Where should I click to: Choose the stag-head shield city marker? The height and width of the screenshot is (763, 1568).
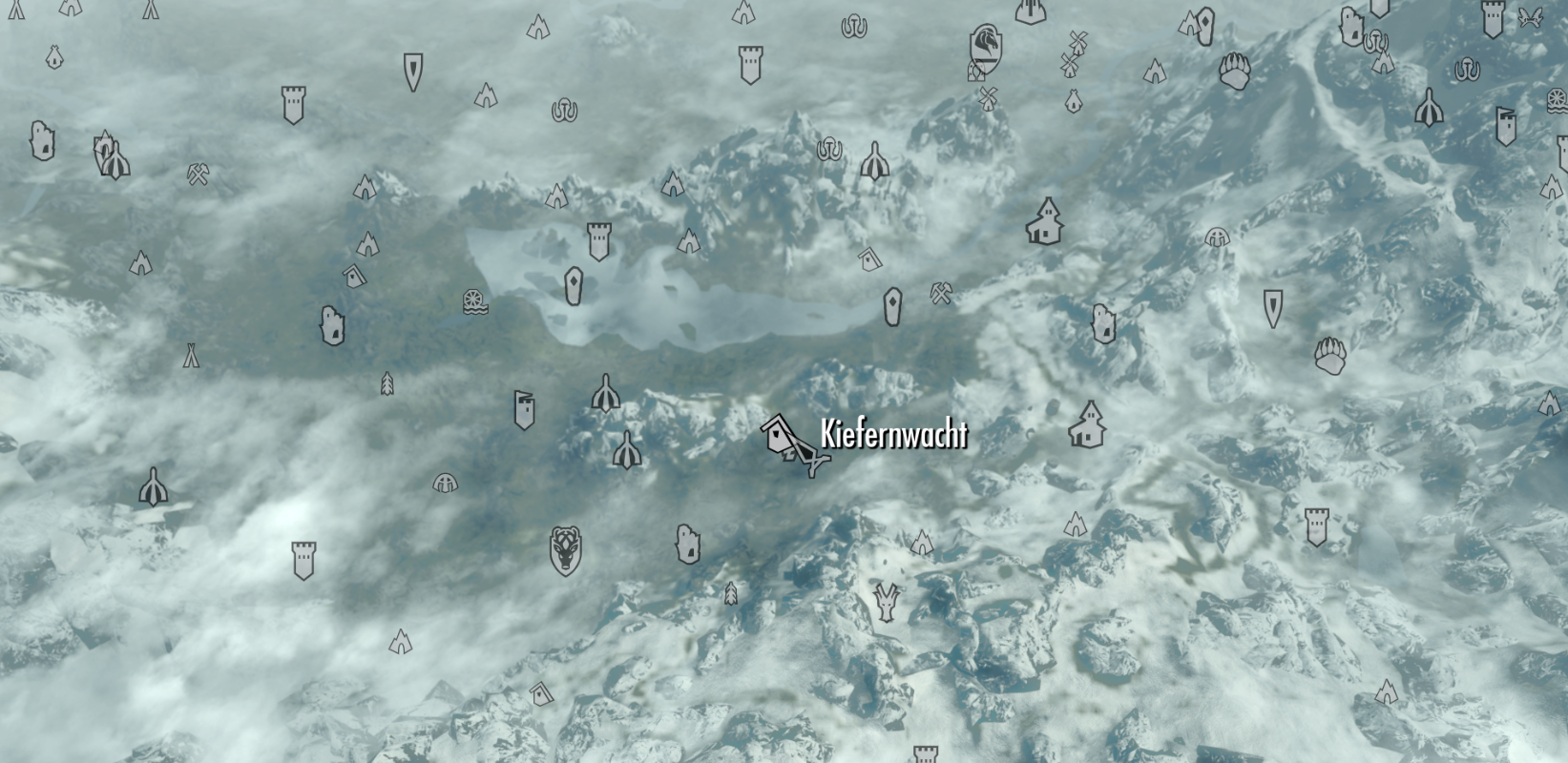566,550
